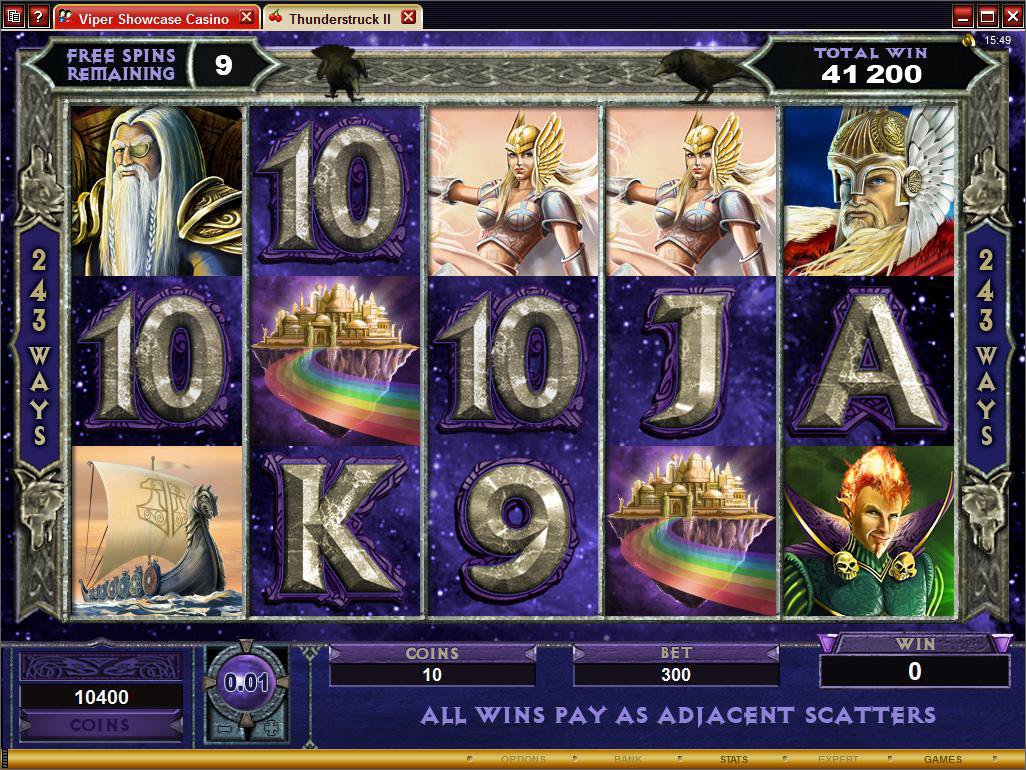Switch to Expert mode
Viewport: 1026px width, 770px height.
tap(838, 760)
